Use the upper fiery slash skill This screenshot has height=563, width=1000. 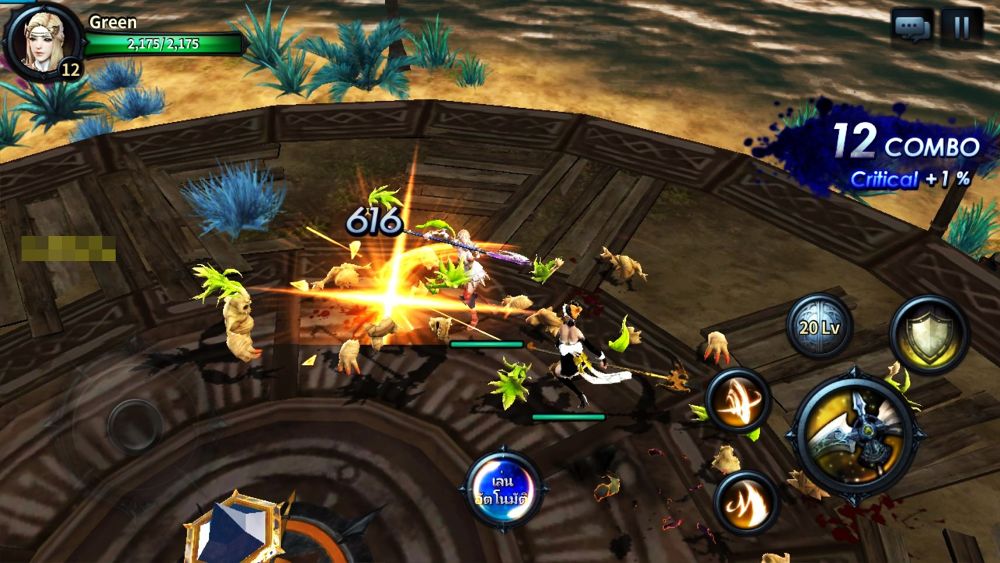738,401
